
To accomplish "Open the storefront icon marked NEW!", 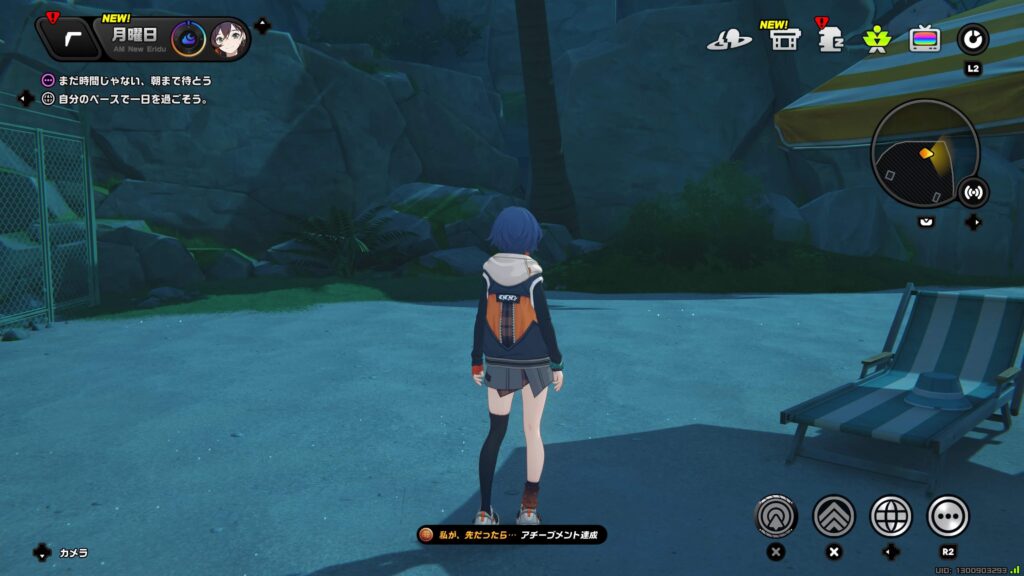I will 783,40.
